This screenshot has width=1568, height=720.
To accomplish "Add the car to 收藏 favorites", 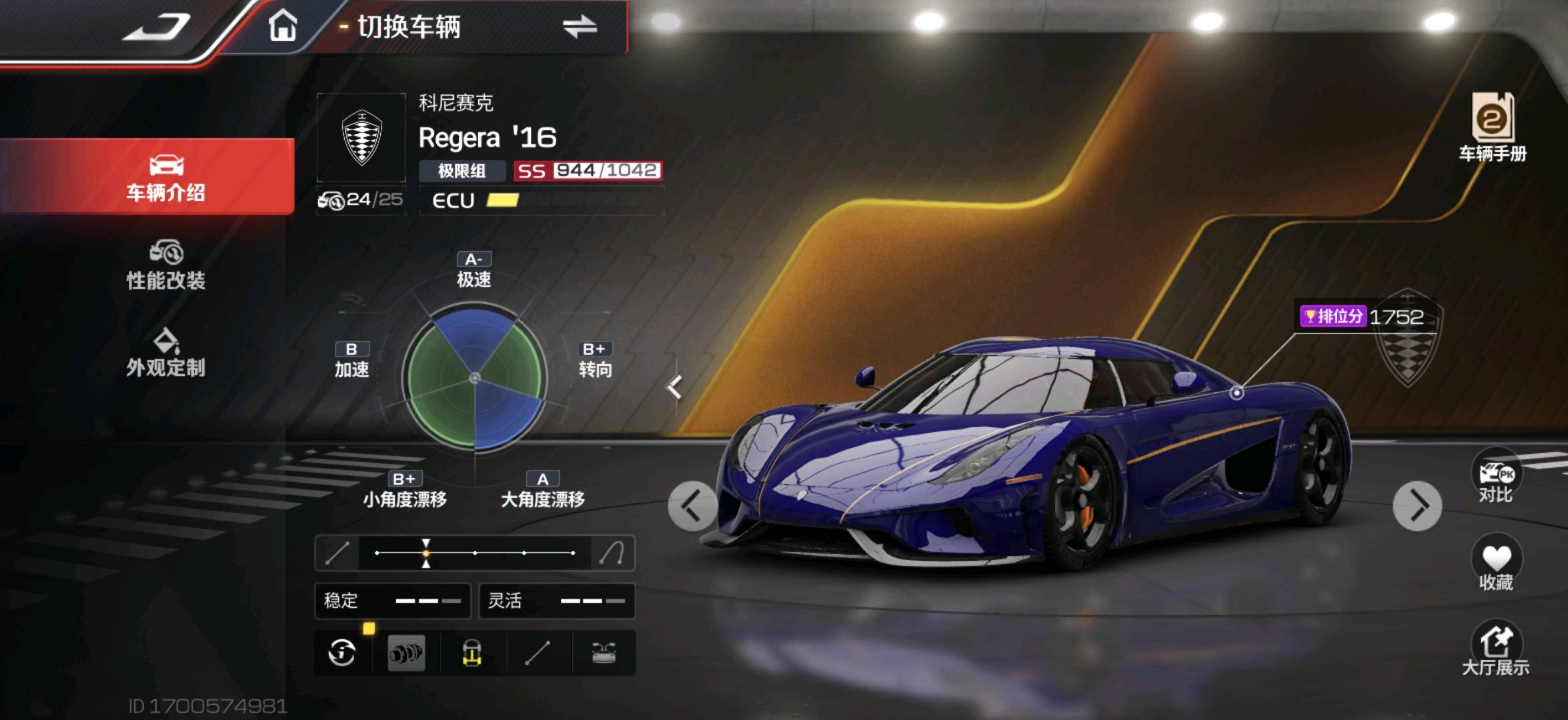I will (1496, 565).
